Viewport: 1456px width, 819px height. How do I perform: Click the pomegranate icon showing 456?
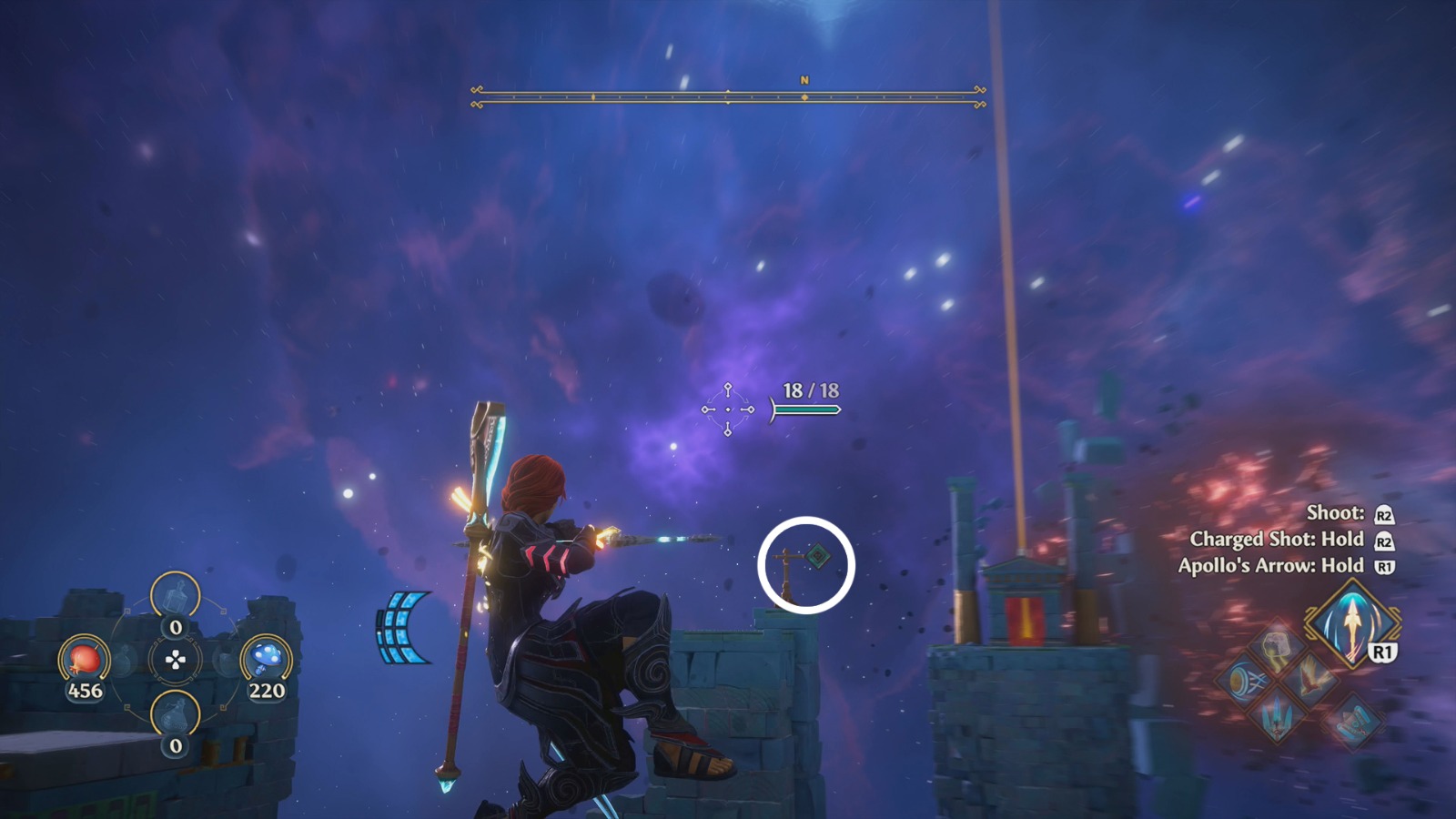pyautogui.click(x=85, y=661)
